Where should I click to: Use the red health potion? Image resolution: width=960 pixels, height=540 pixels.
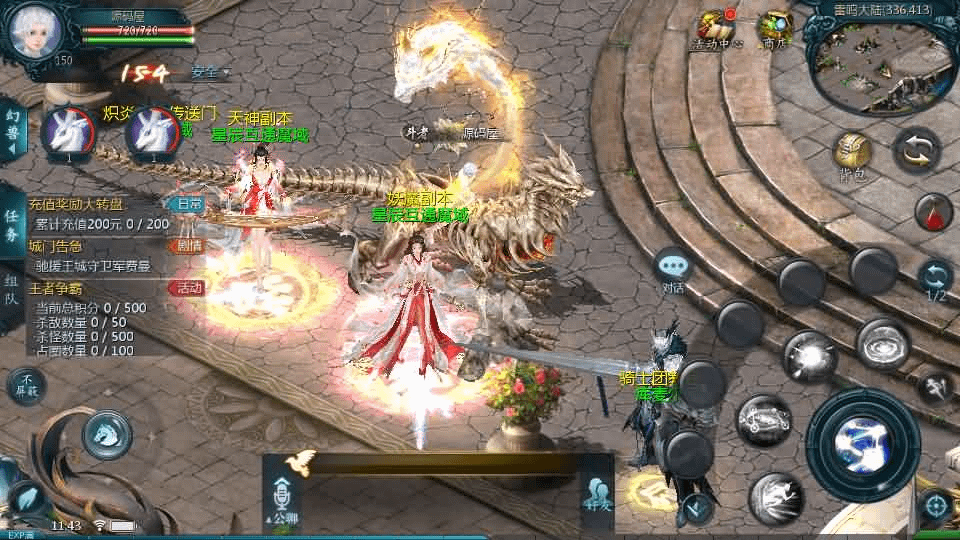933,212
